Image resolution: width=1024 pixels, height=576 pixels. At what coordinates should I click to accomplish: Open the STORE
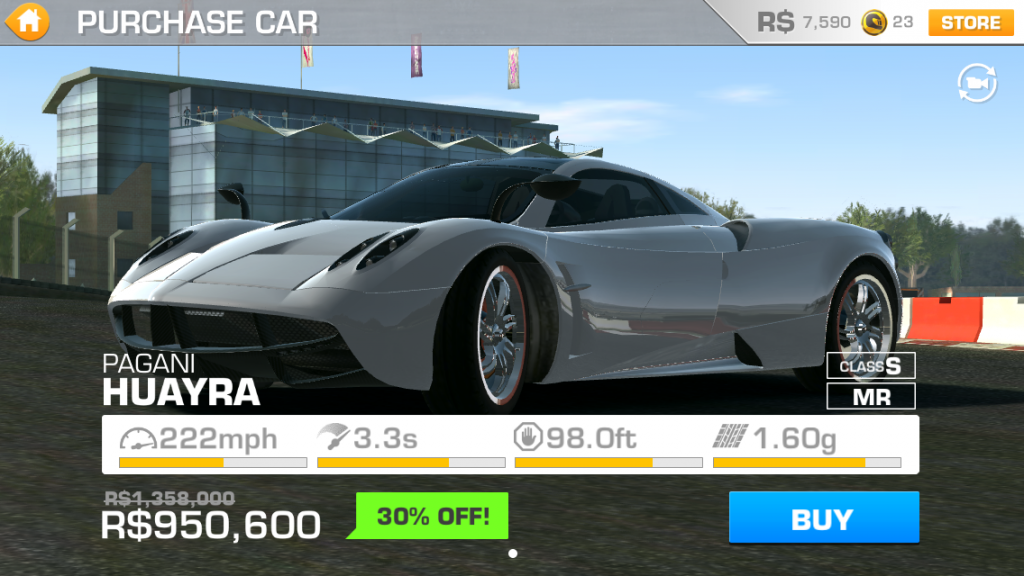click(970, 22)
